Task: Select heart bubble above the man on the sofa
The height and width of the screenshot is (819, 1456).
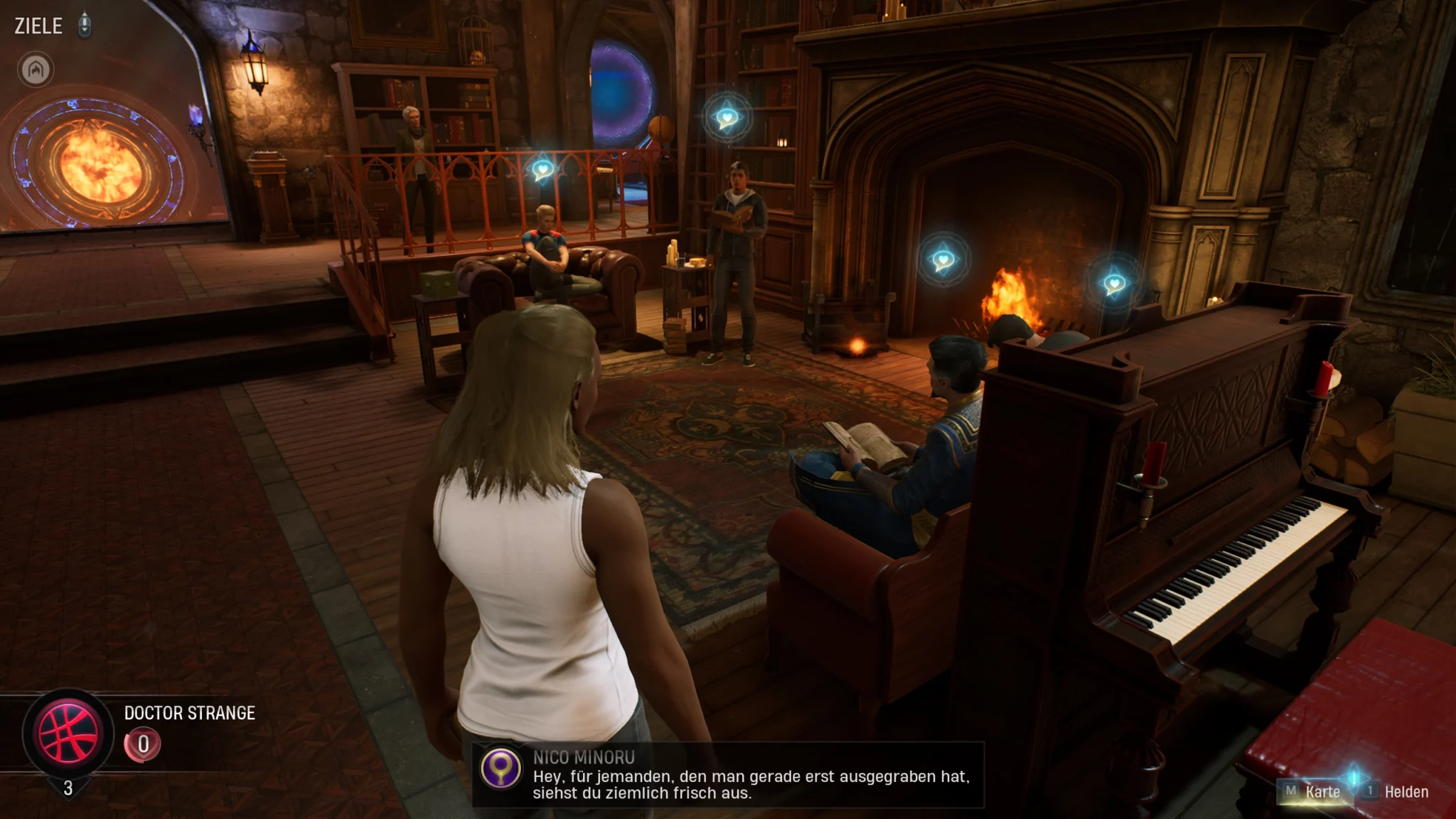Action: (x=542, y=170)
